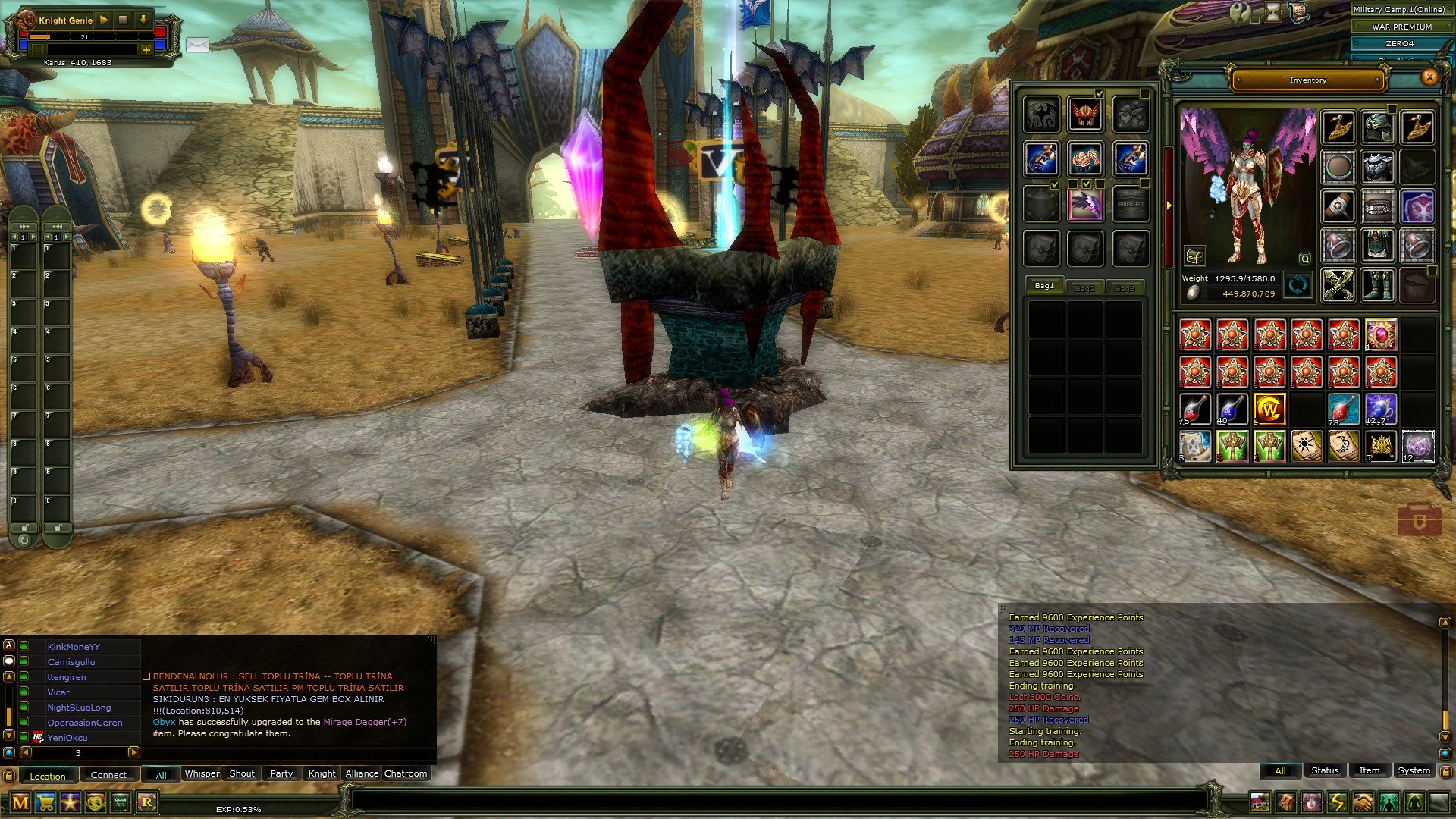Show the Status log tab

(x=1325, y=770)
